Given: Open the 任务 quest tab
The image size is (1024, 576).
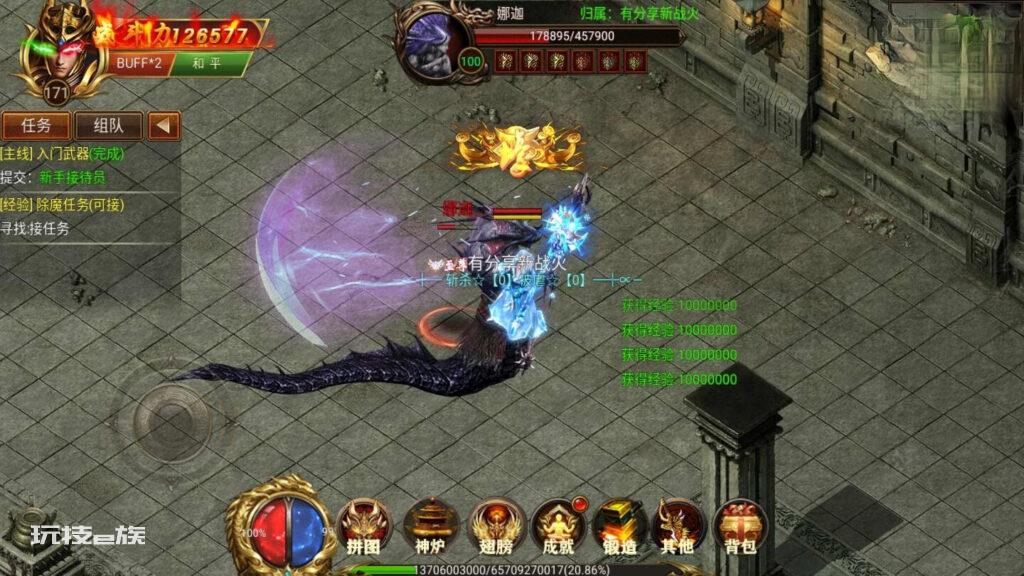Looking at the screenshot, I should [37, 126].
